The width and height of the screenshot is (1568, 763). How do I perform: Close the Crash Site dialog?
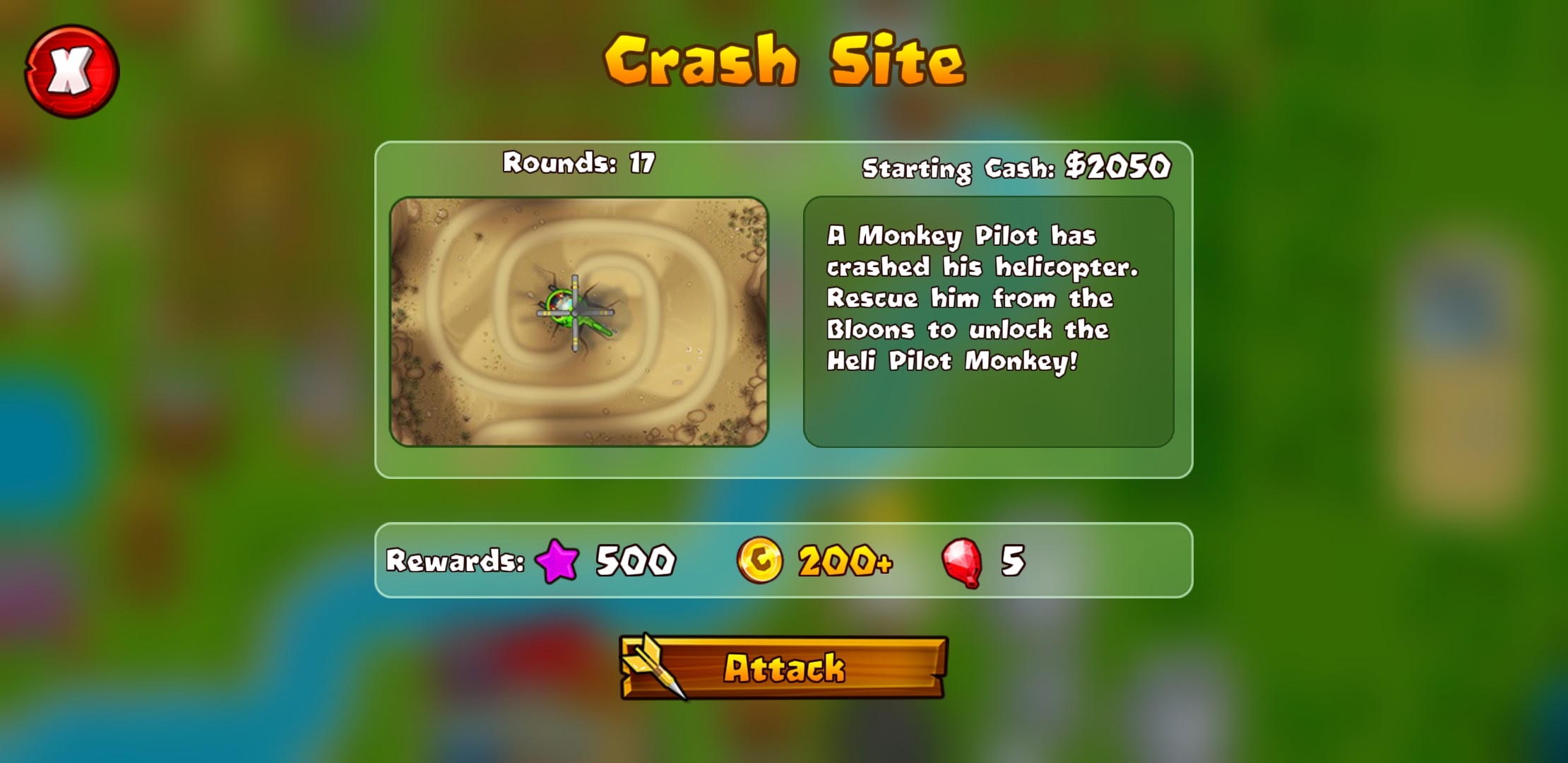[x=71, y=71]
